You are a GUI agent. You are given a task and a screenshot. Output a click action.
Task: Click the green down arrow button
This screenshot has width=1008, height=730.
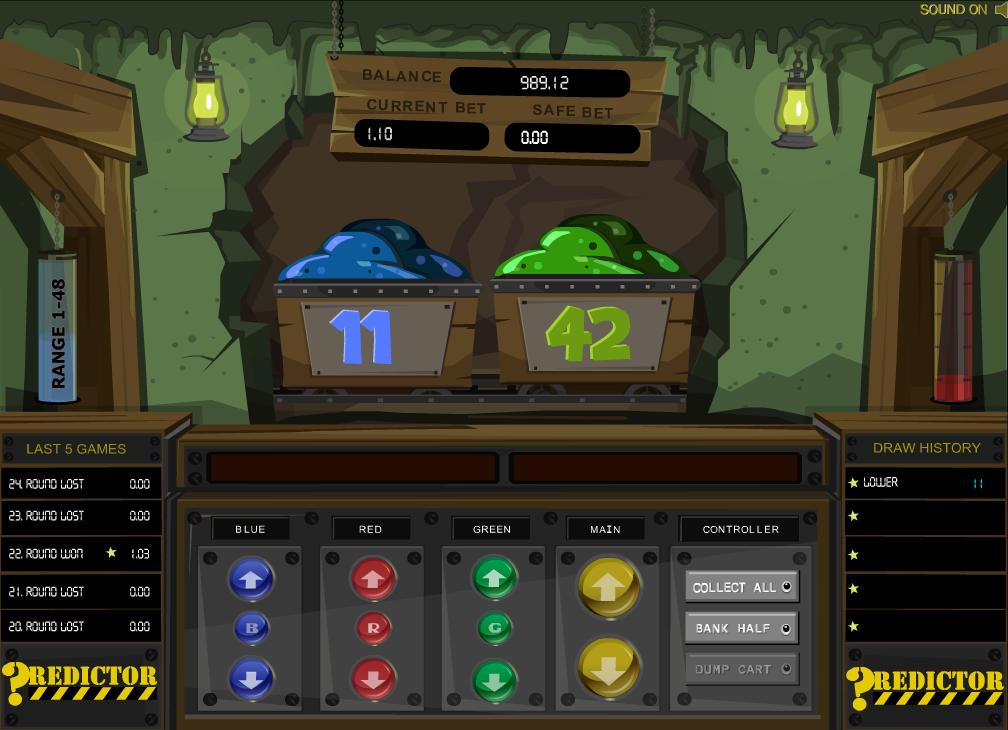coord(493,679)
